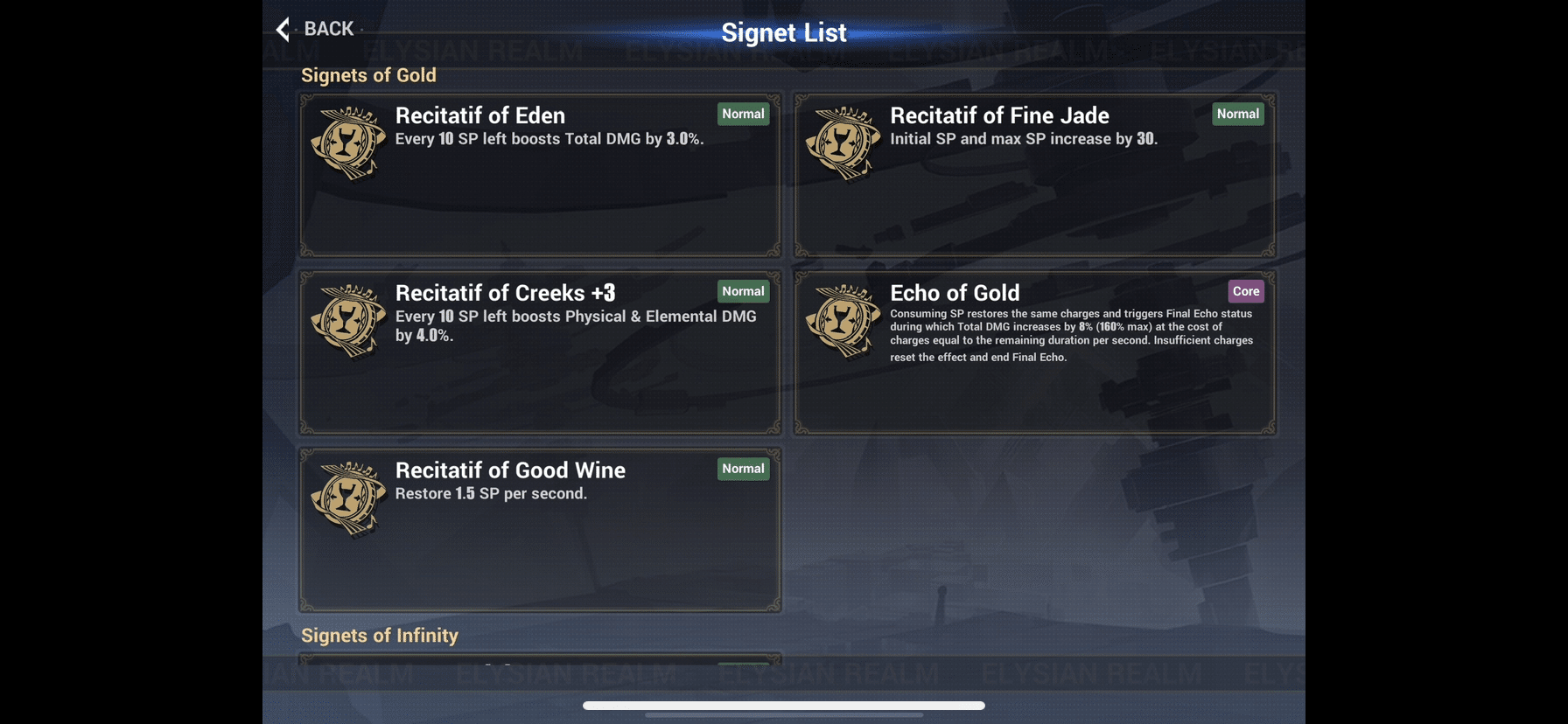Select the Signets of Gold section header

coord(368,75)
